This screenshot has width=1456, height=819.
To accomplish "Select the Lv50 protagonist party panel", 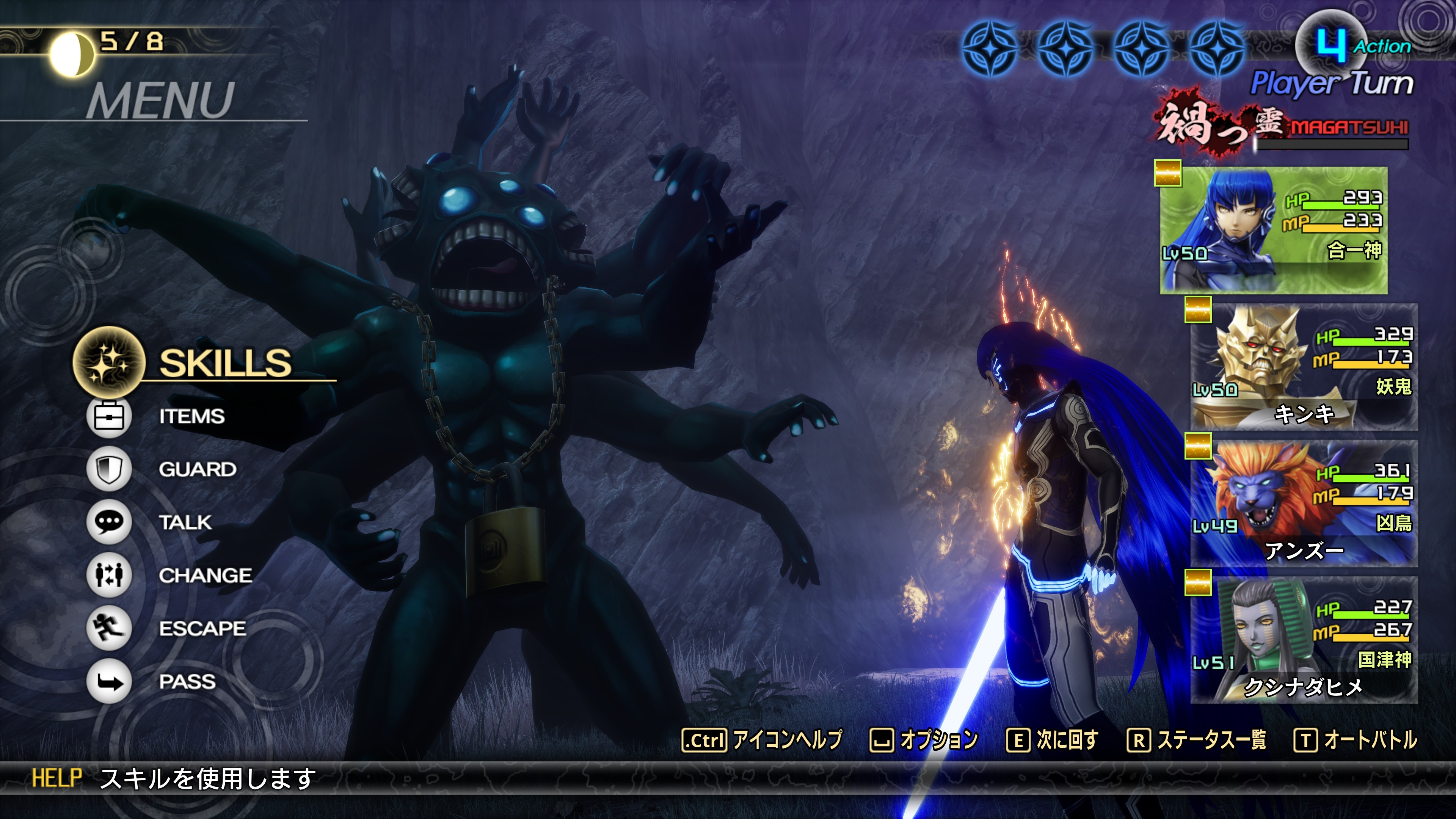I will click(1273, 230).
